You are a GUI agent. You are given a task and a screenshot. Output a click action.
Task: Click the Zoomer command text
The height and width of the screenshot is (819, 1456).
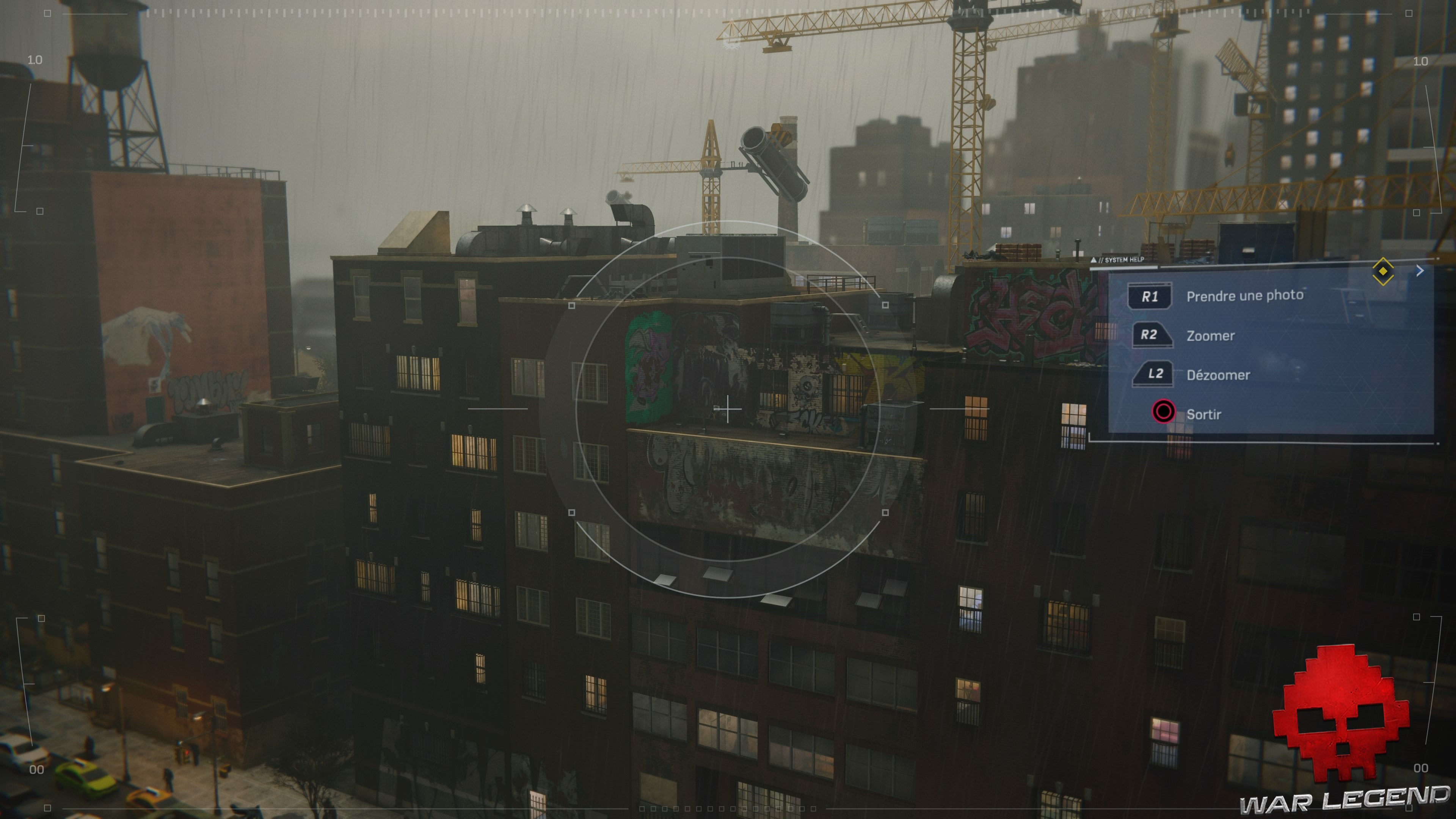1211,336
